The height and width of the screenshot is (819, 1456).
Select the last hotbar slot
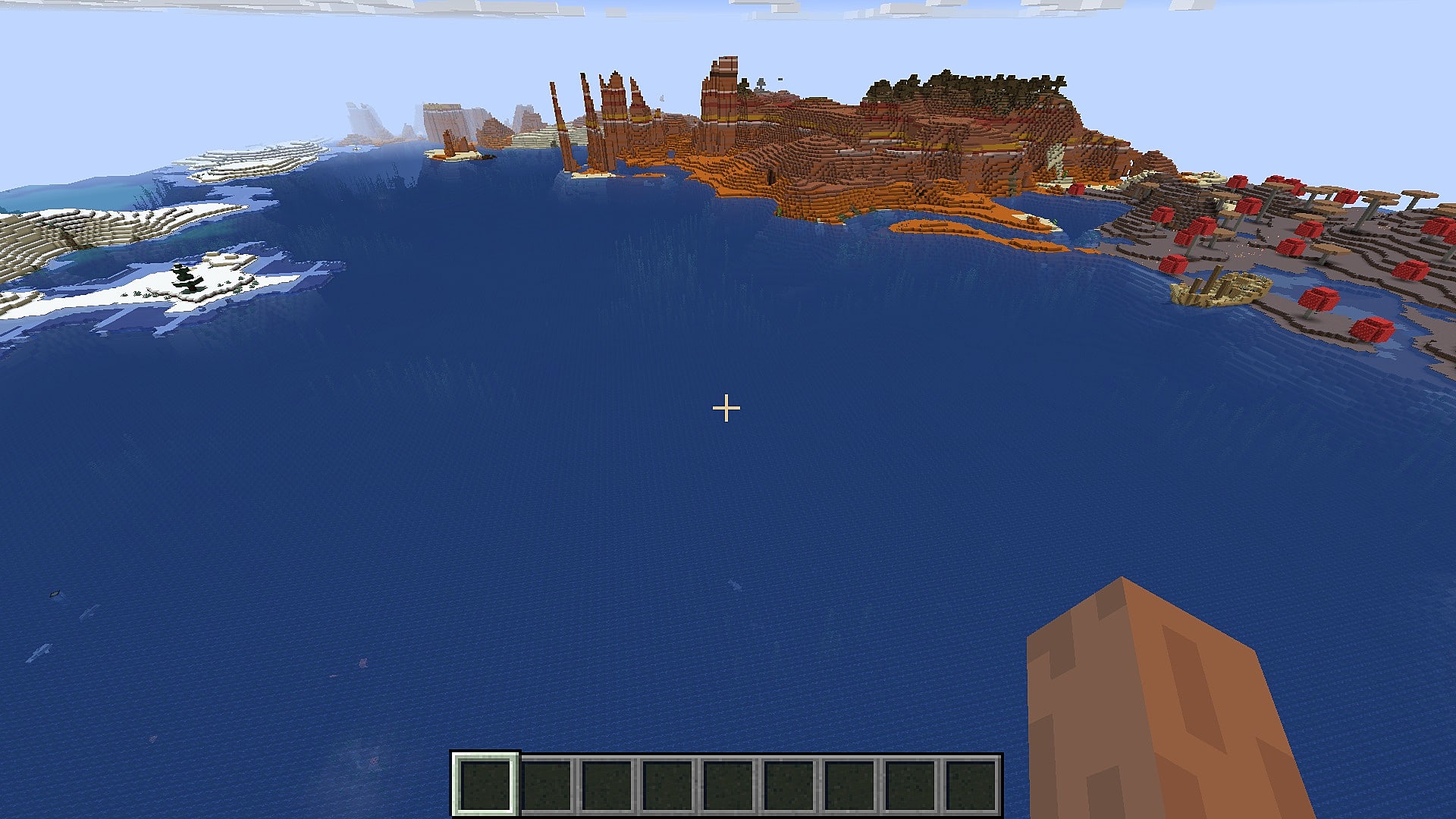coord(971,781)
